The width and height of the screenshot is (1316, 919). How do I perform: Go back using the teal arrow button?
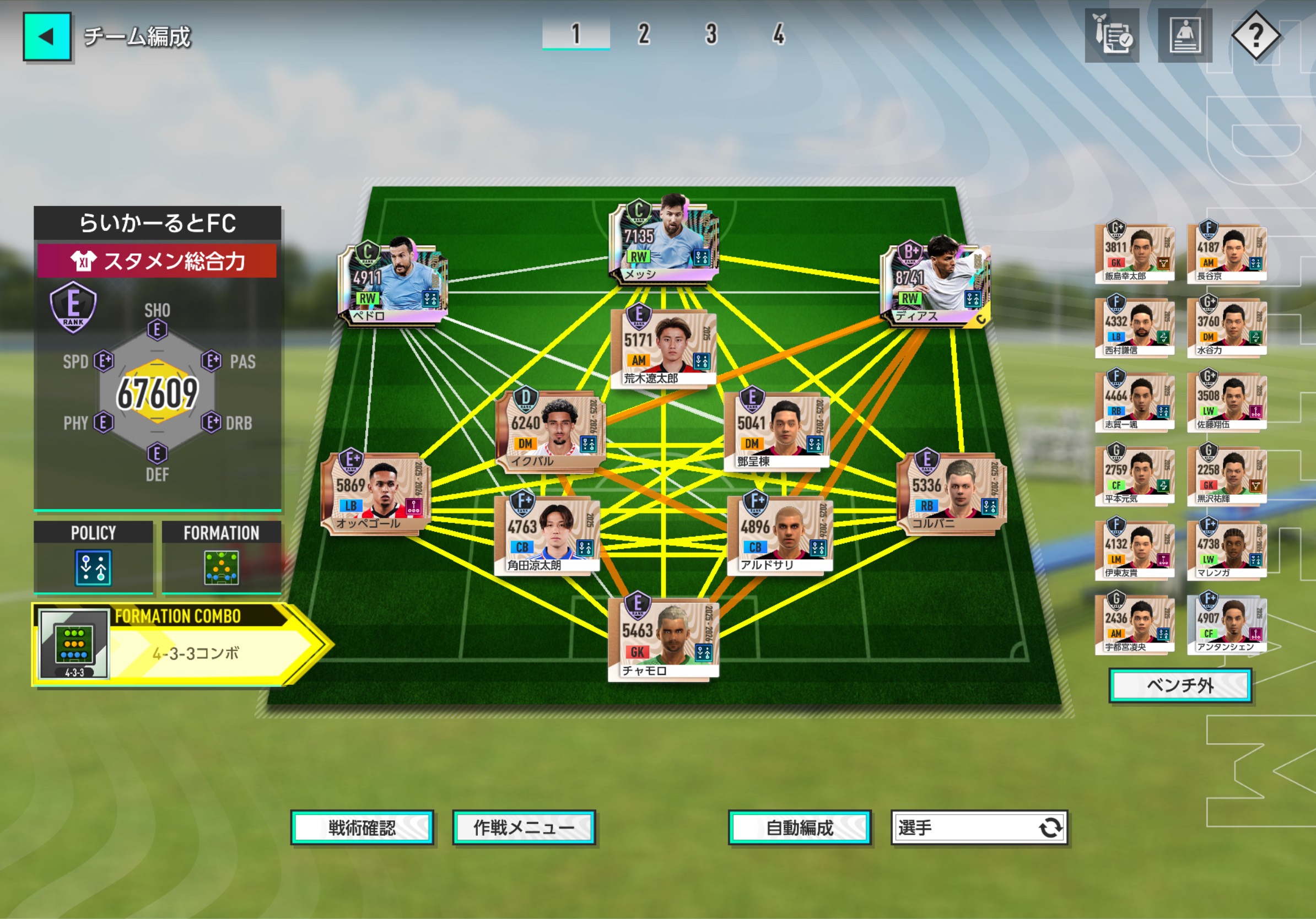pyautogui.click(x=47, y=37)
